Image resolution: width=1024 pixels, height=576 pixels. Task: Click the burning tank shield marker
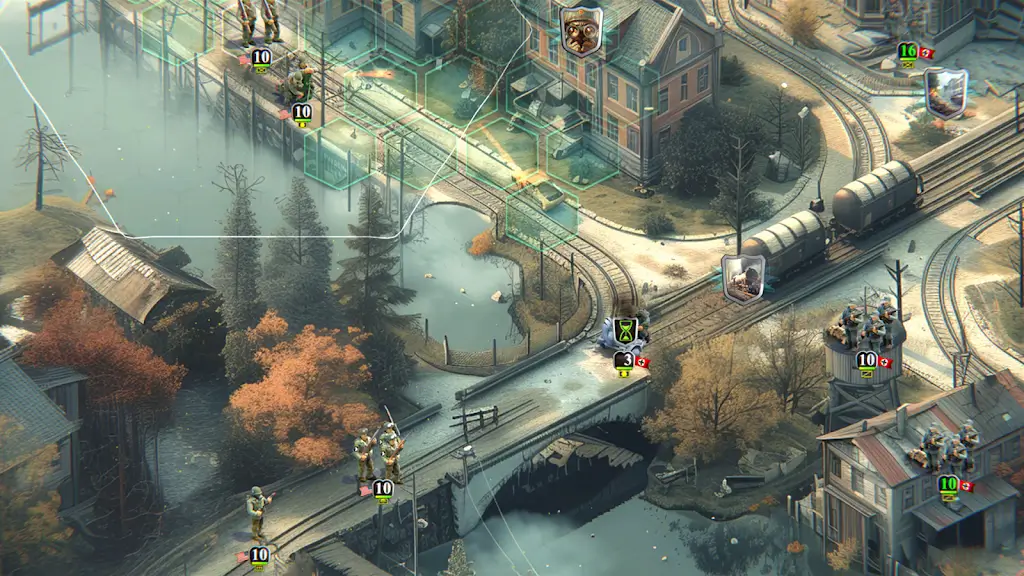click(x=945, y=93)
